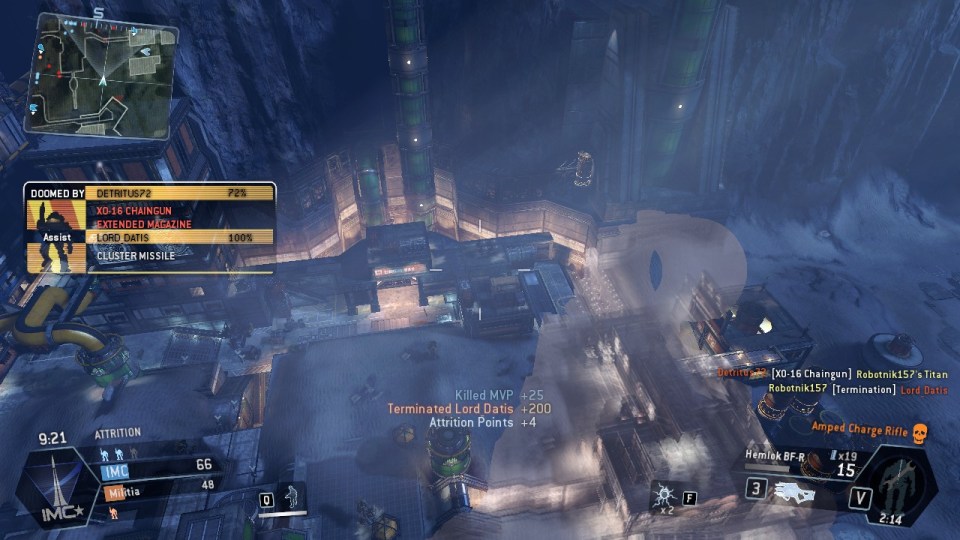Screen dimensions: 960x540
Task: Select the Detritus72 row in the Doomed By panel
Action: pyautogui.click(x=180, y=190)
